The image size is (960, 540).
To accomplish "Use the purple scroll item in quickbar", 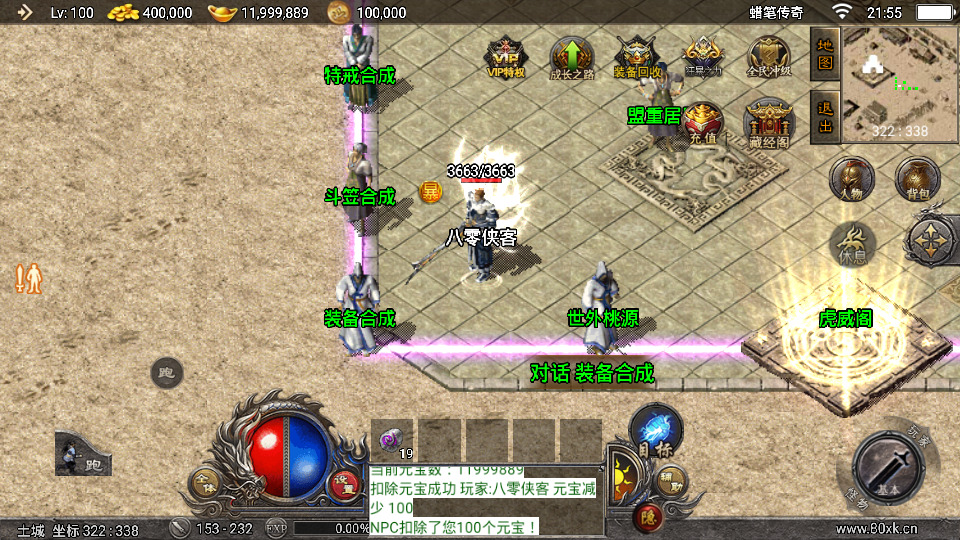I will pos(392,438).
